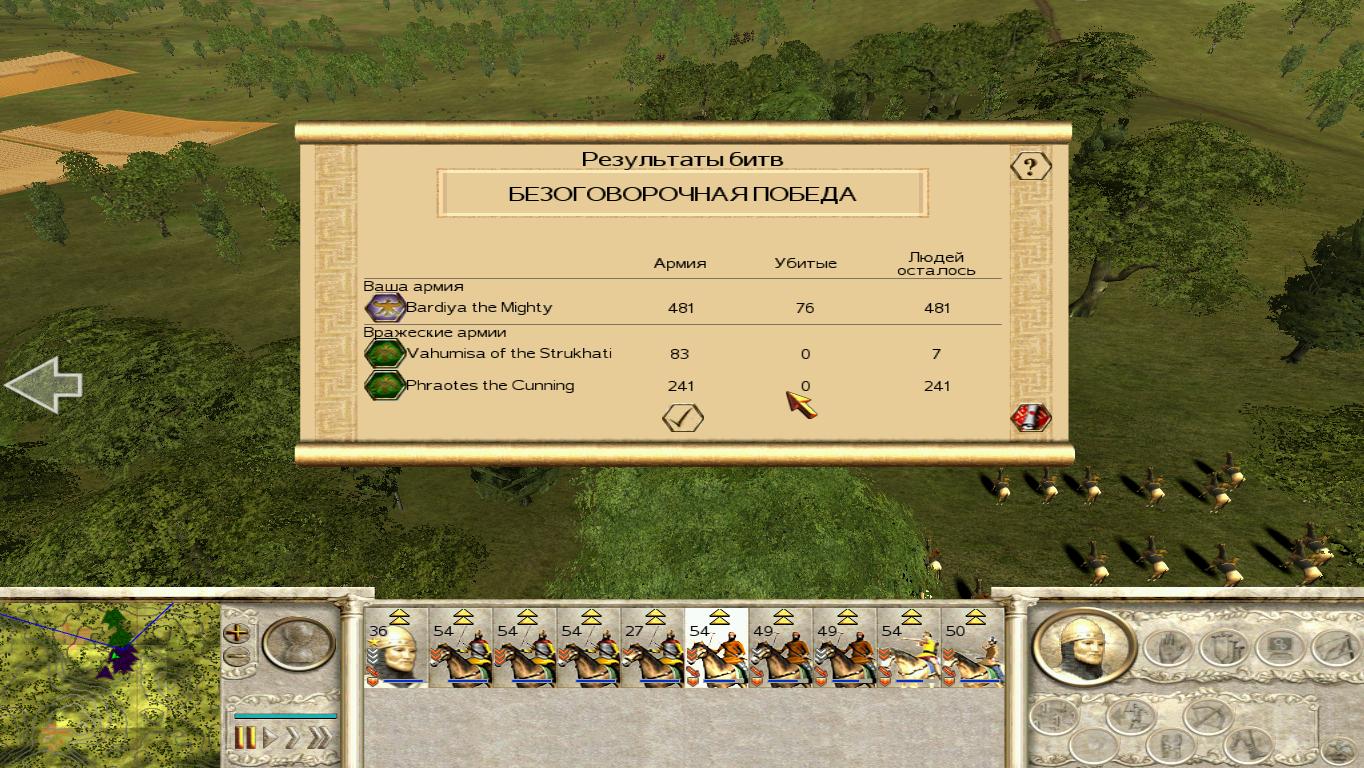Select the Vahumisa of the Strukhati row
Image resolution: width=1364 pixels, height=768 pixels.
point(508,354)
